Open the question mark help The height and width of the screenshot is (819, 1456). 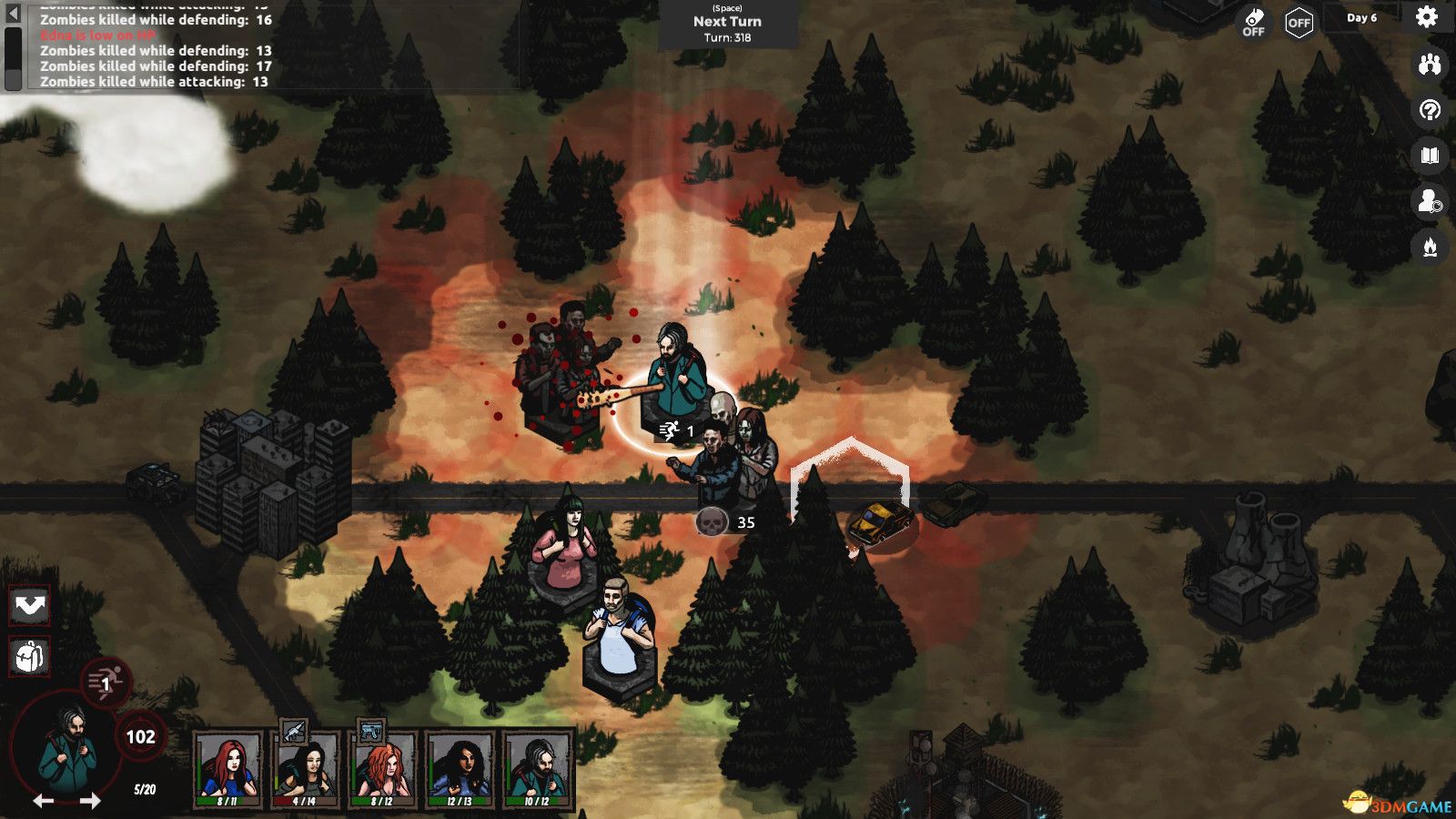click(1430, 111)
